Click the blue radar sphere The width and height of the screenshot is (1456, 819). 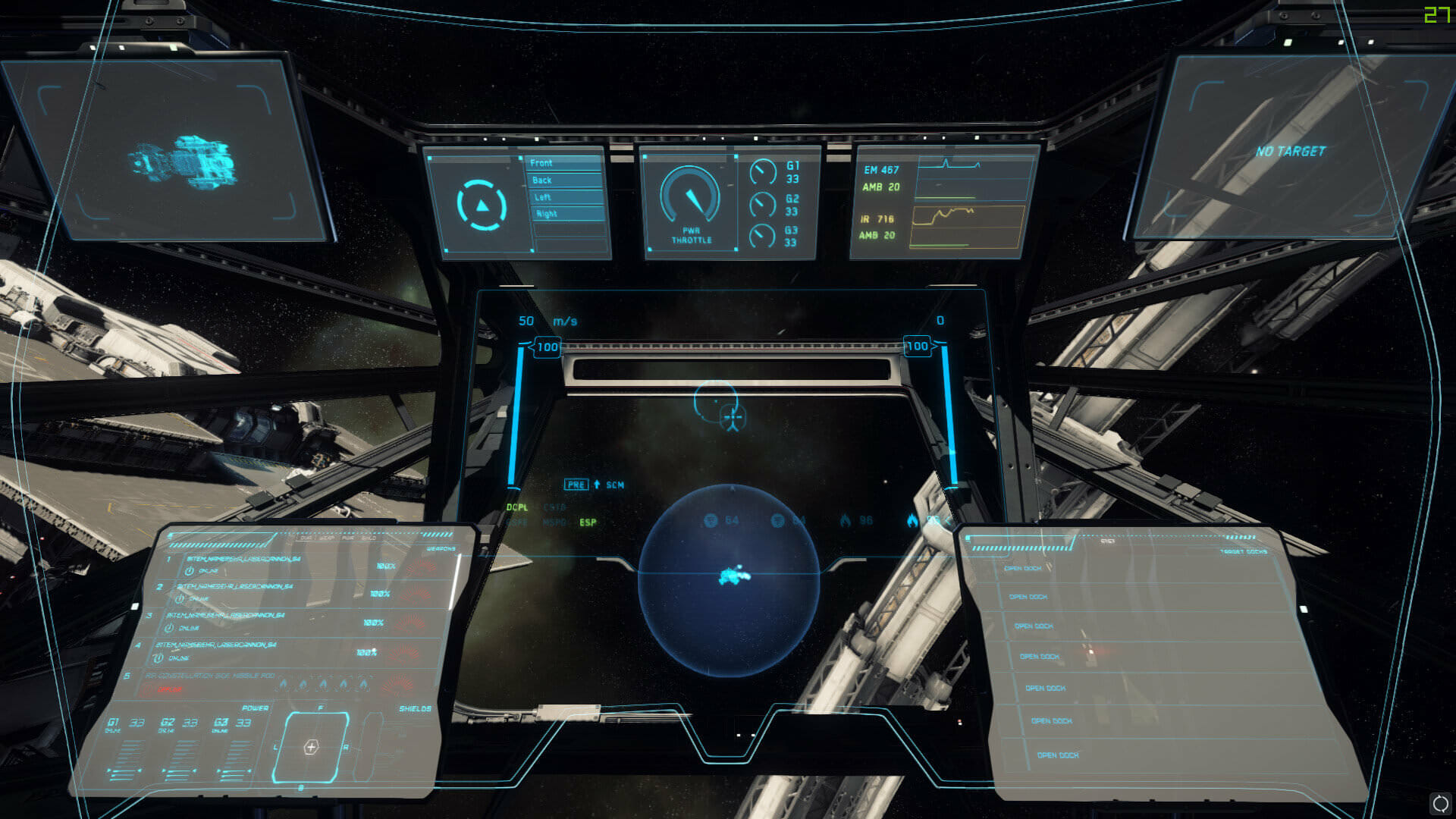729,579
